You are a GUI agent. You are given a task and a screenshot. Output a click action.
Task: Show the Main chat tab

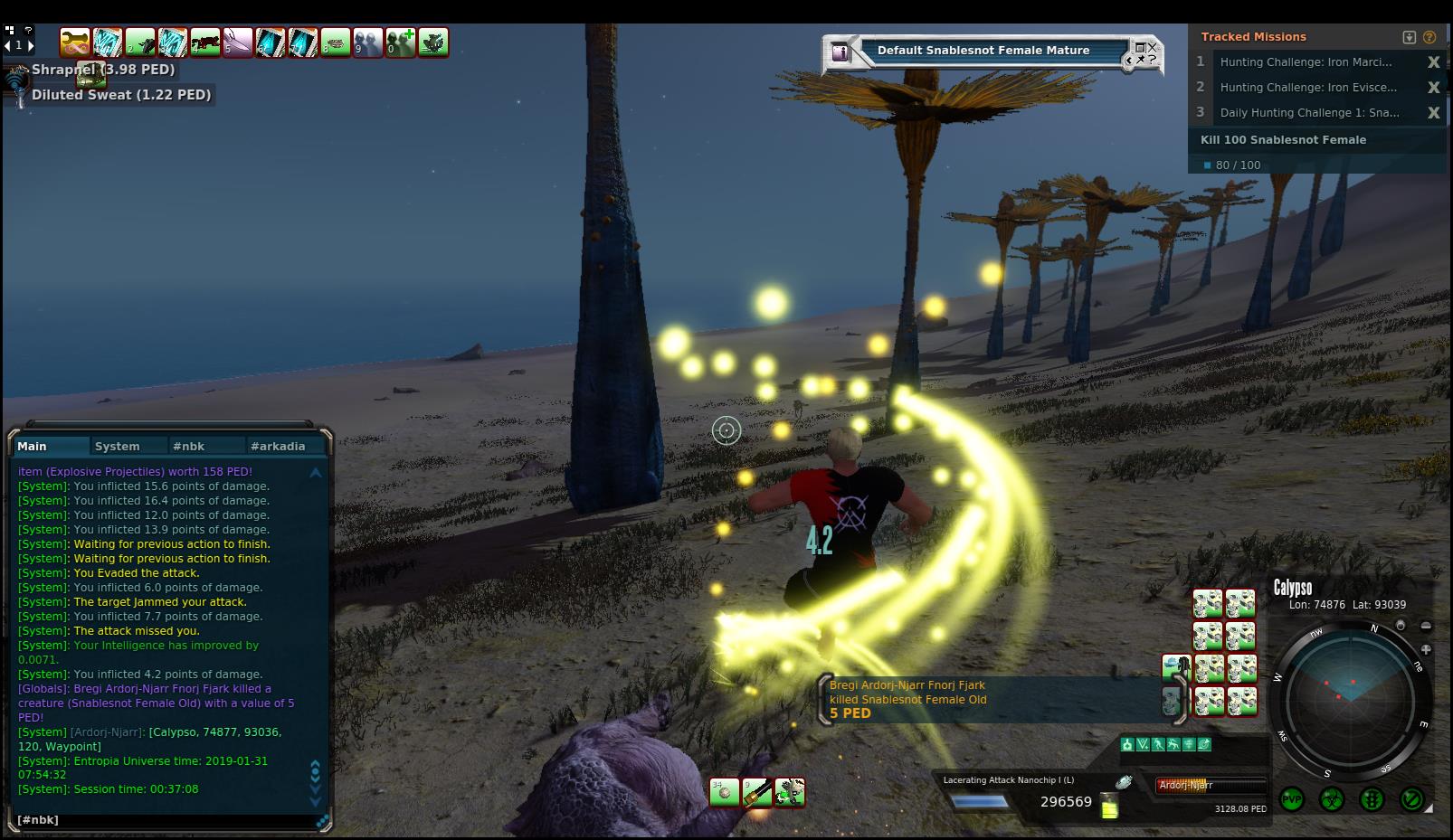pos(33,446)
